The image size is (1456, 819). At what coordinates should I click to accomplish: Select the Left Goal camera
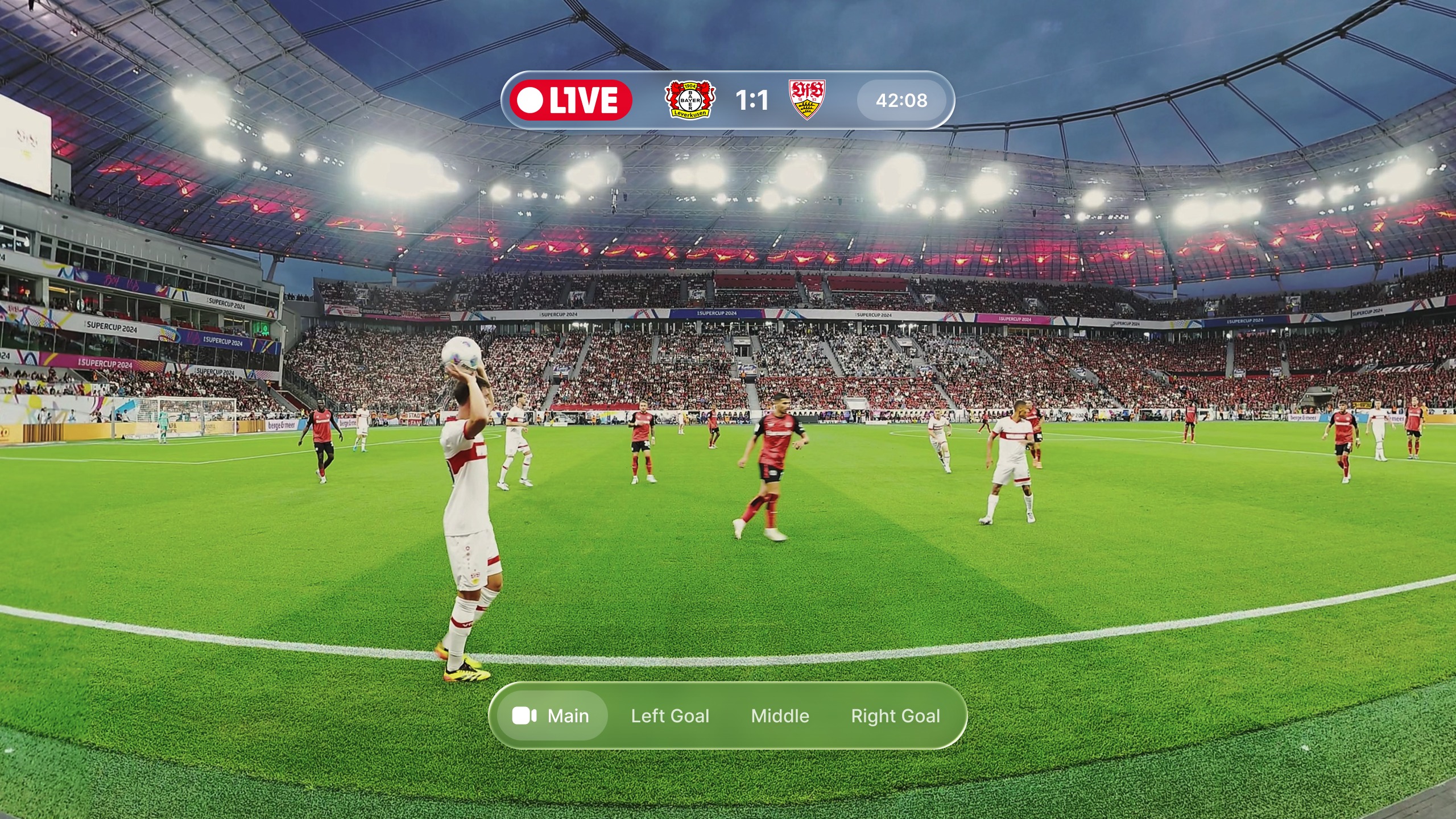click(670, 715)
